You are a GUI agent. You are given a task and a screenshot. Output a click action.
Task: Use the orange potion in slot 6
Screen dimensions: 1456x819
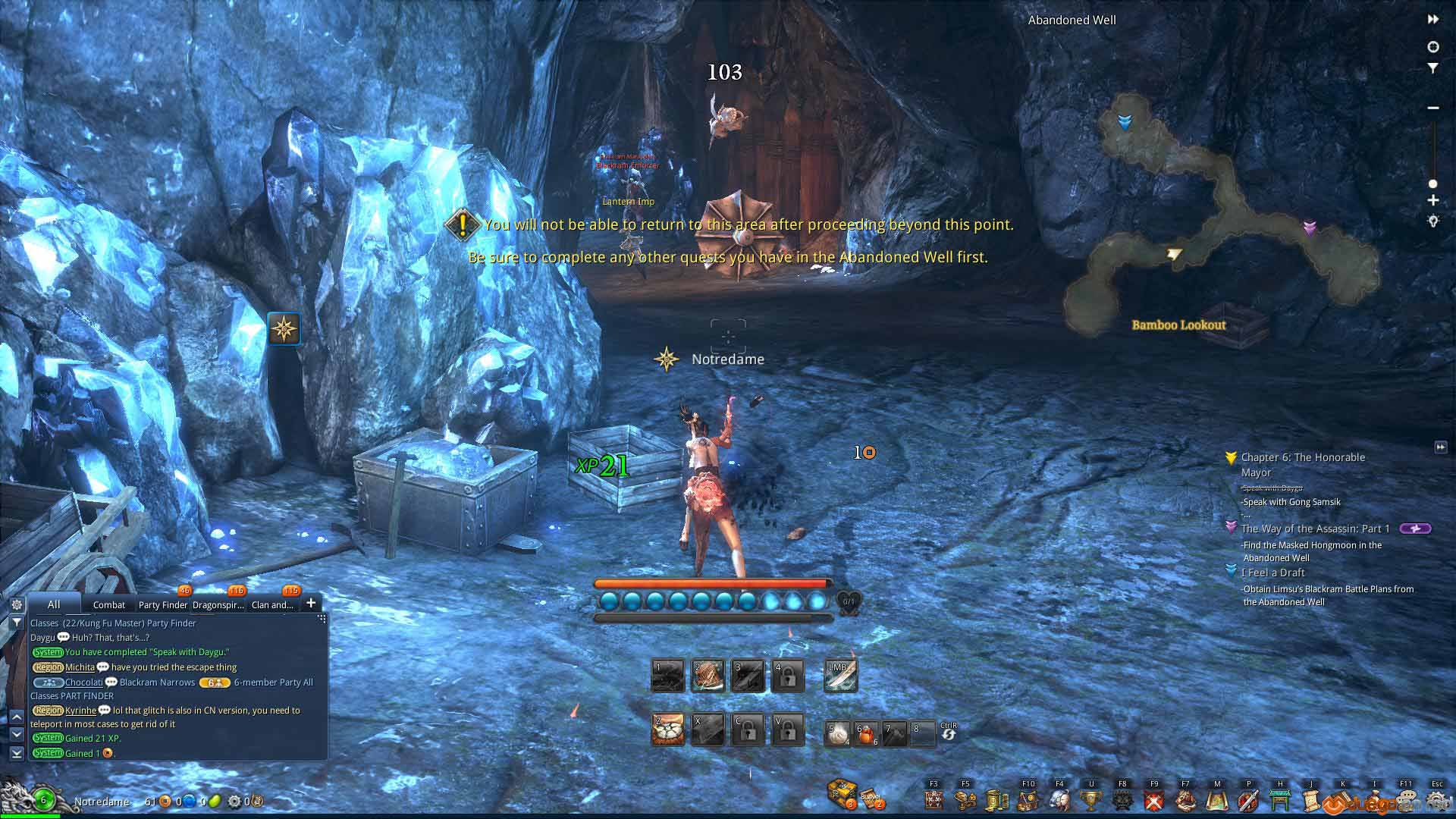pyautogui.click(x=867, y=733)
